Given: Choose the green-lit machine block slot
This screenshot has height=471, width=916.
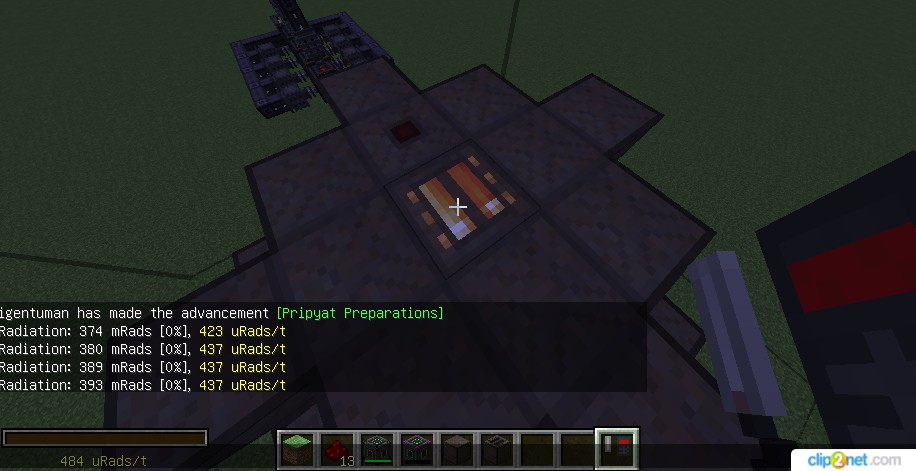Looking at the screenshot, I should tap(376, 449).
